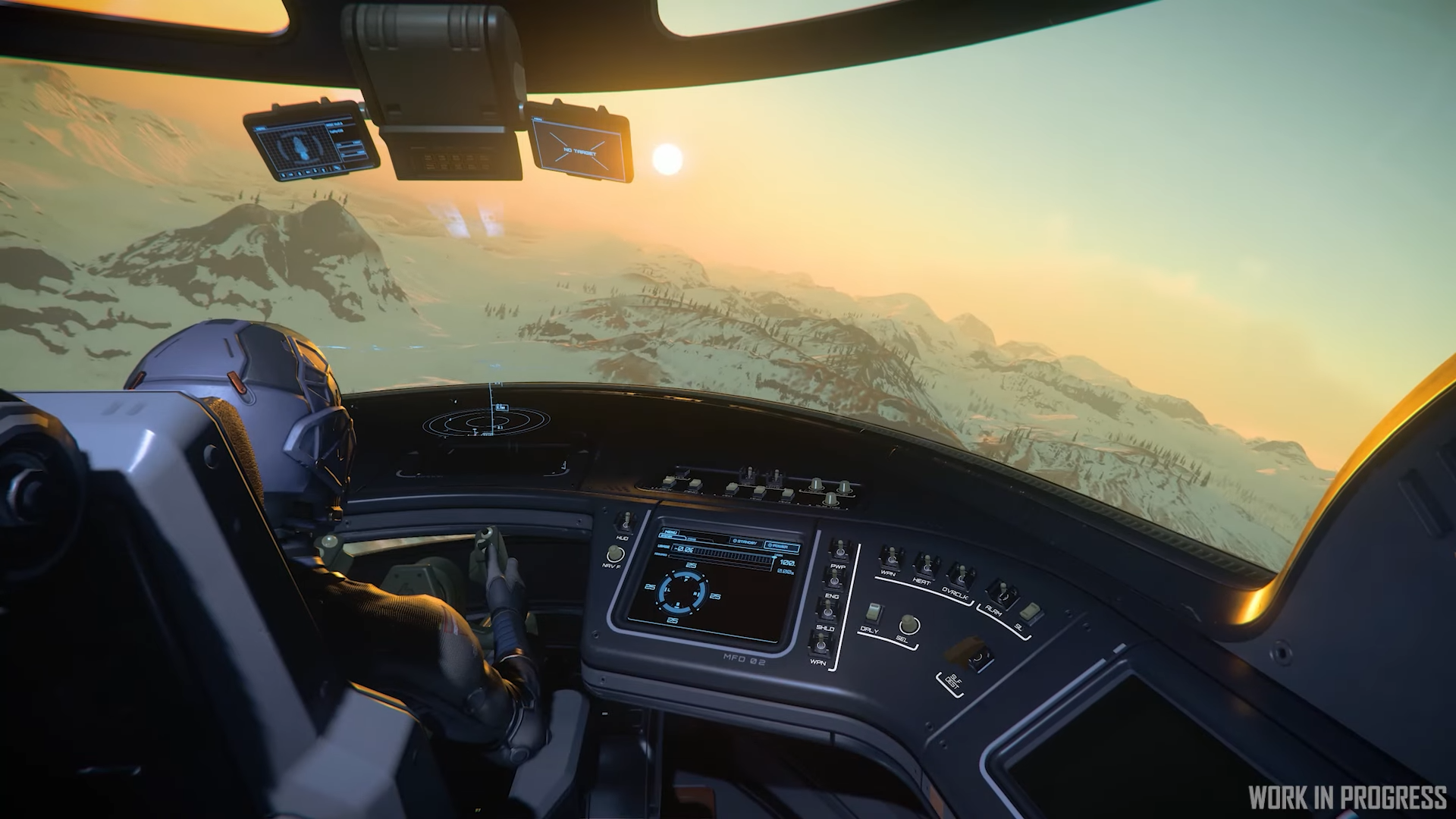Toggle the PWR switch beside the MFD
This screenshot has width=1456, height=819.
pyautogui.click(x=838, y=549)
